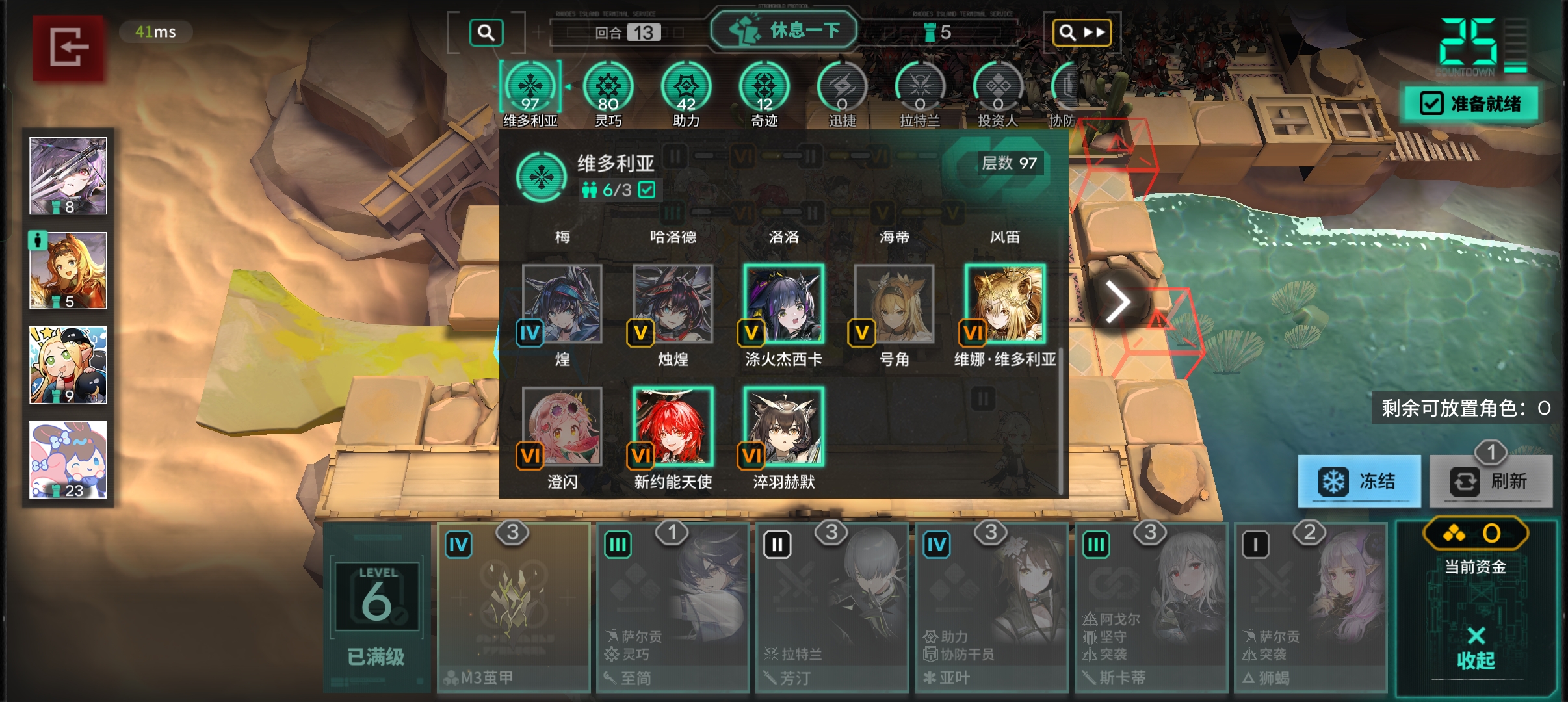
Task: Click the right arrow to next page
Action: click(x=1117, y=302)
